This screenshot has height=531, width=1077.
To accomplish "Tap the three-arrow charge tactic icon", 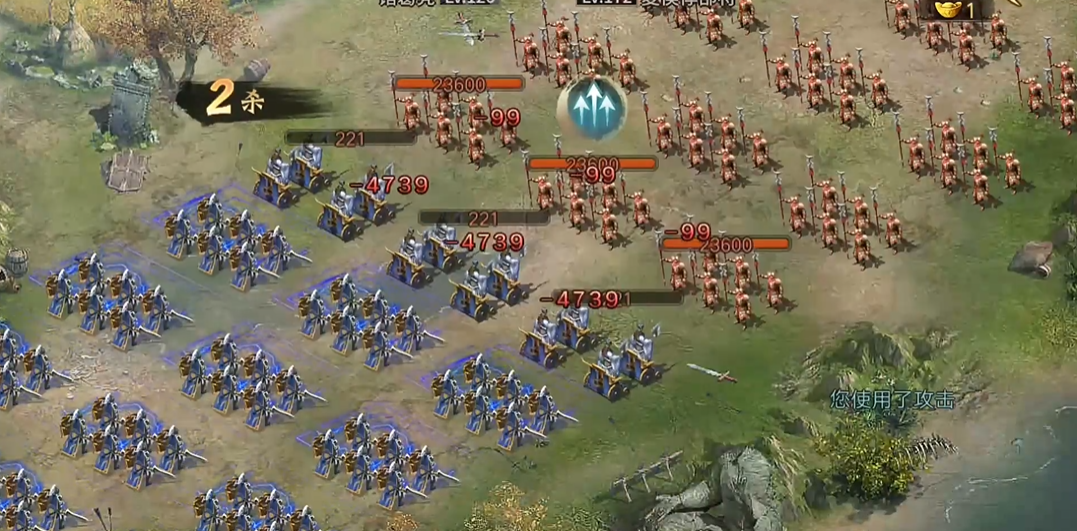I will click(x=591, y=107).
